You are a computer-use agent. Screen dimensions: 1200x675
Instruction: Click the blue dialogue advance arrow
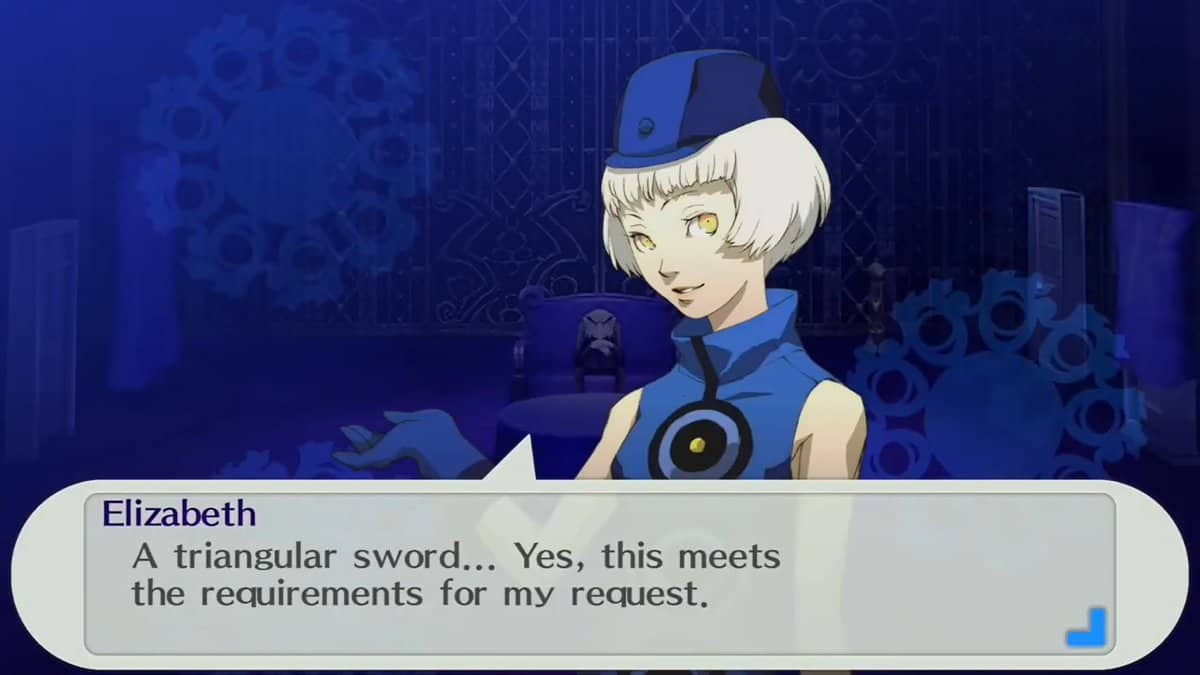click(1085, 627)
